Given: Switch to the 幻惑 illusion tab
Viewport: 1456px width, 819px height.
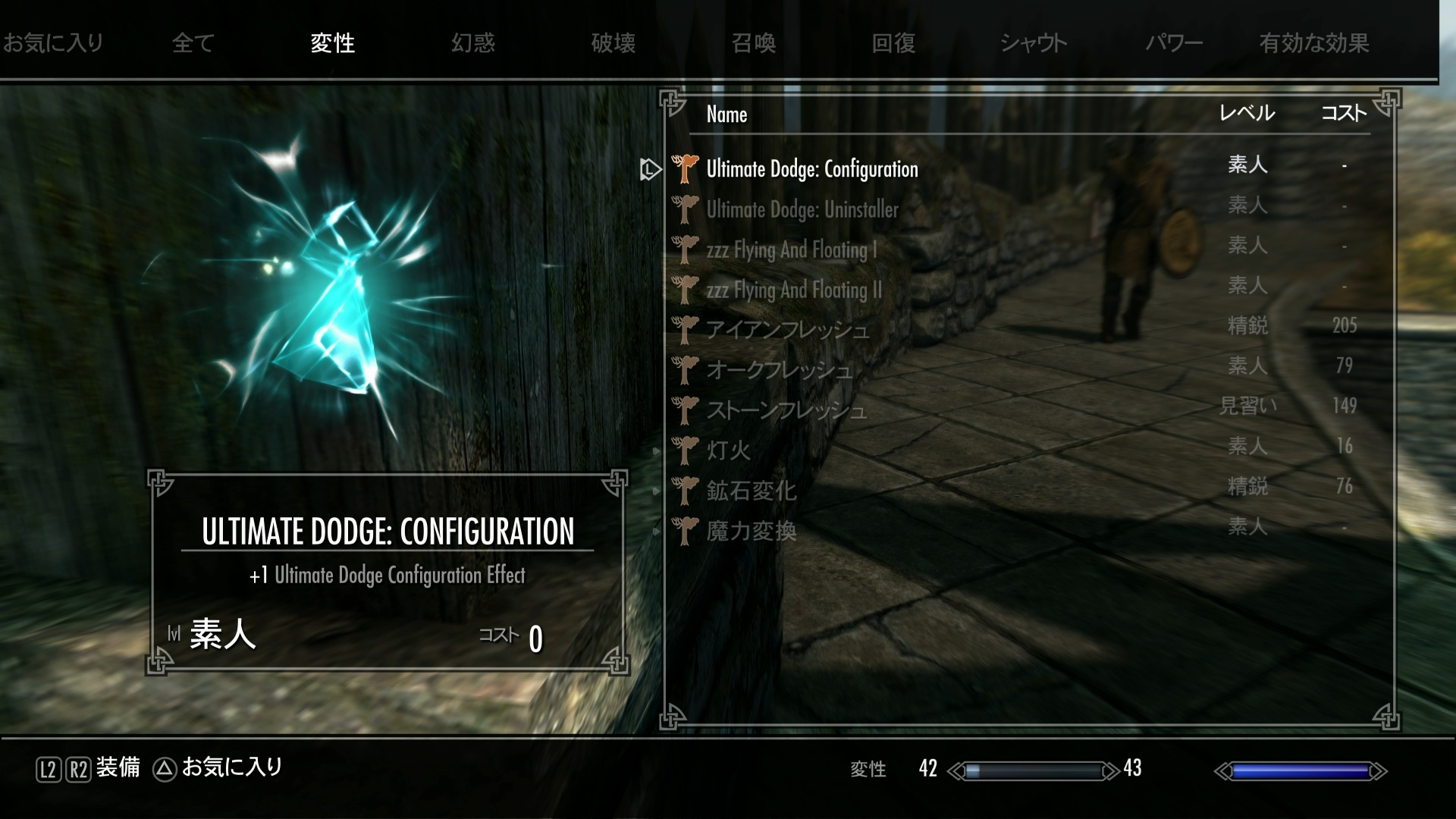Looking at the screenshot, I should tap(472, 43).
